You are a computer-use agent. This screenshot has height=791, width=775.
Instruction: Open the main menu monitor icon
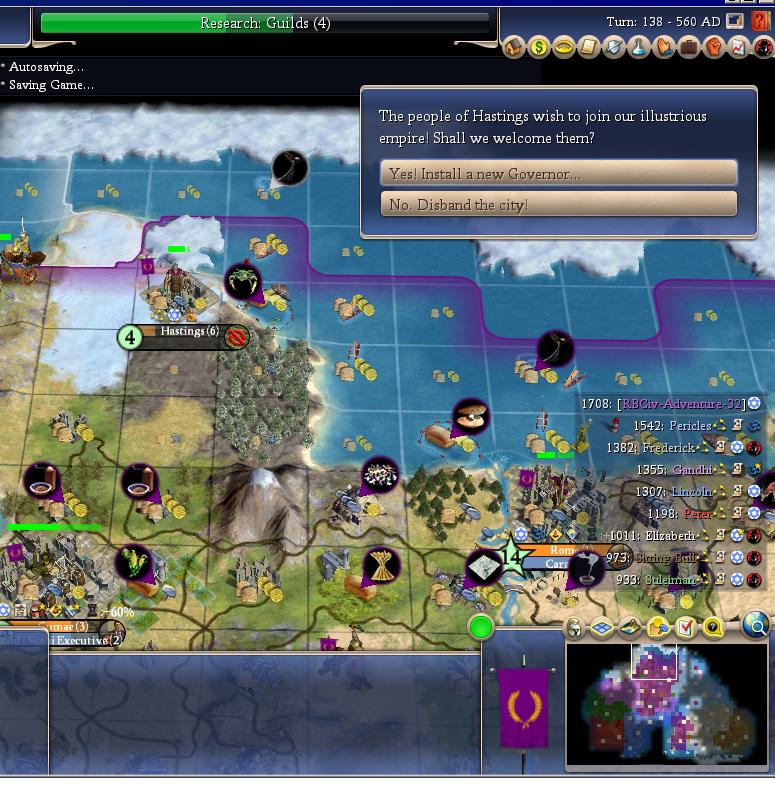click(x=735, y=21)
